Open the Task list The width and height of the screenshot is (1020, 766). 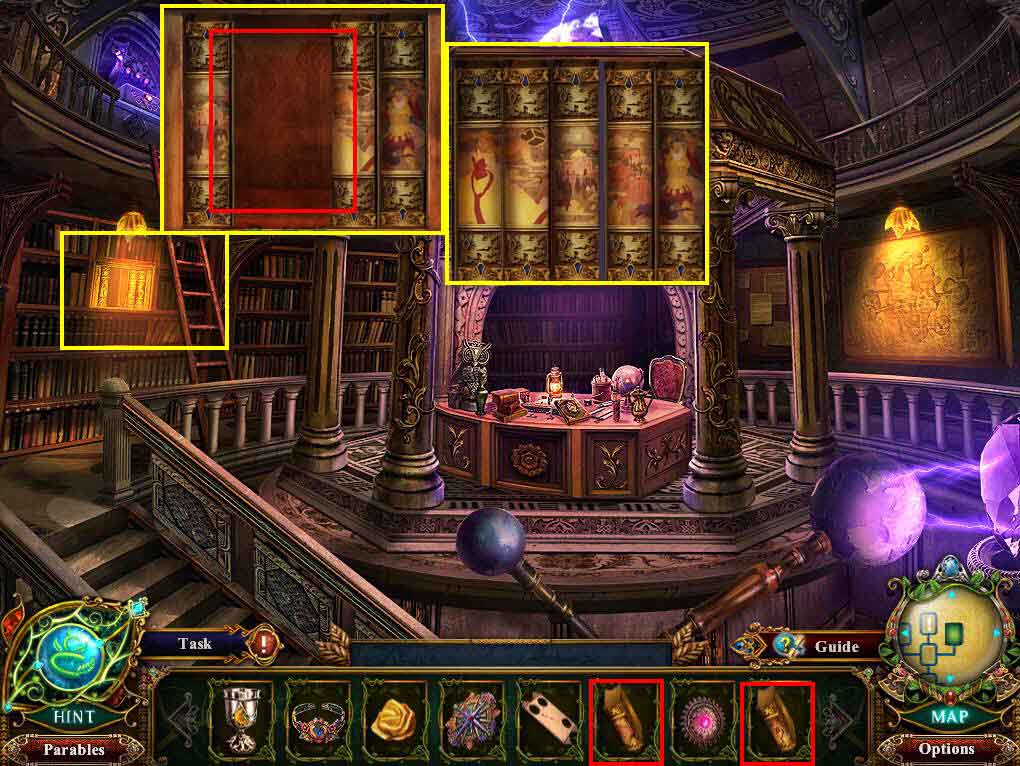(x=195, y=643)
